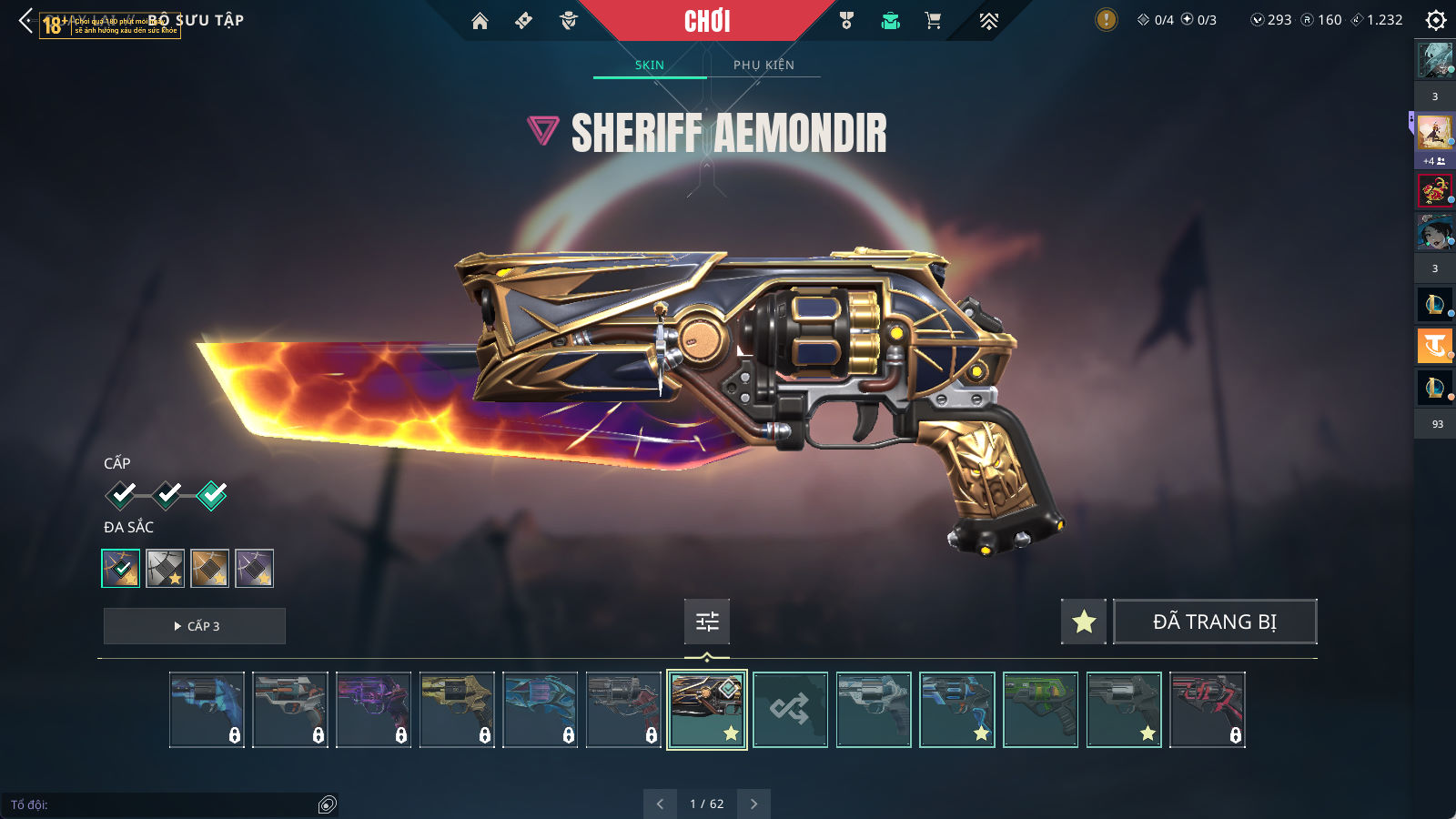Screen dimensions: 1456x819
Task: Click the Tổ đội party chat box
Action: click(164, 804)
